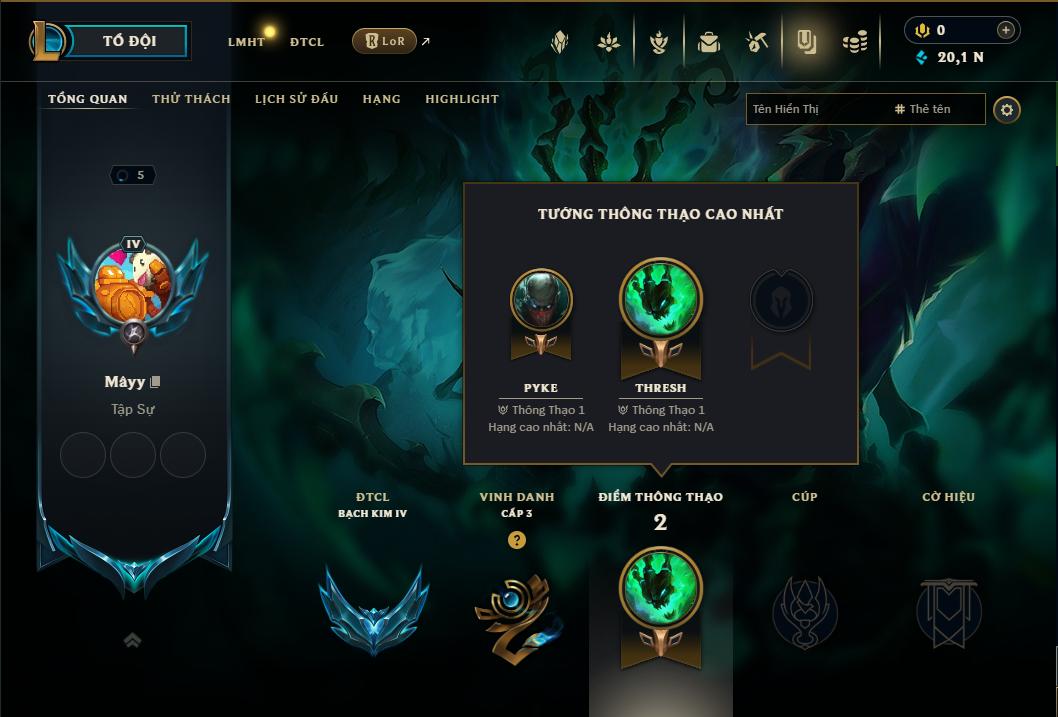Click the plus button to buy currency
Screen dimensions: 1058x717
(1006, 30)
